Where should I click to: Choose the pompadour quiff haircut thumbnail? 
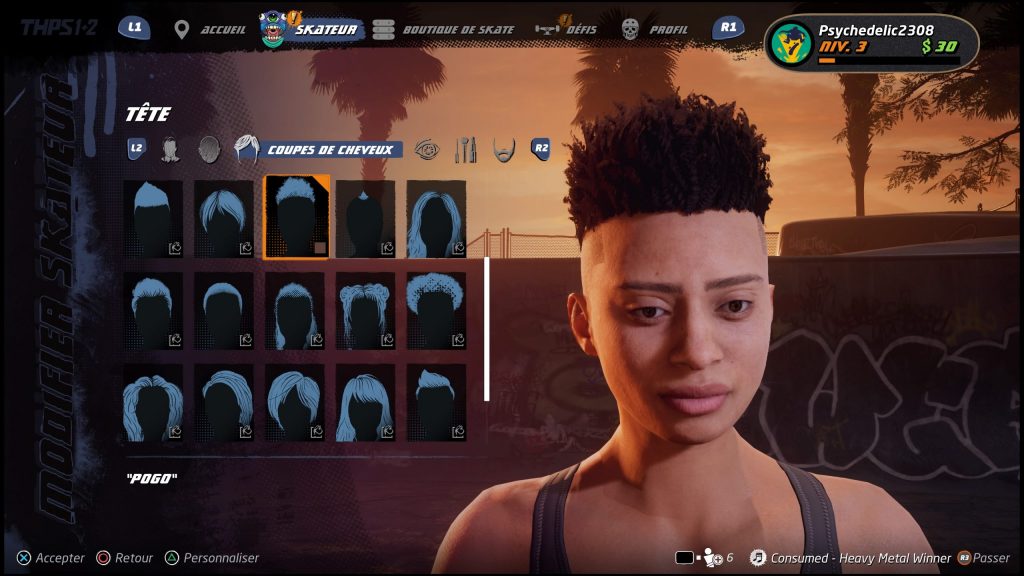click(x=436, y=402)
